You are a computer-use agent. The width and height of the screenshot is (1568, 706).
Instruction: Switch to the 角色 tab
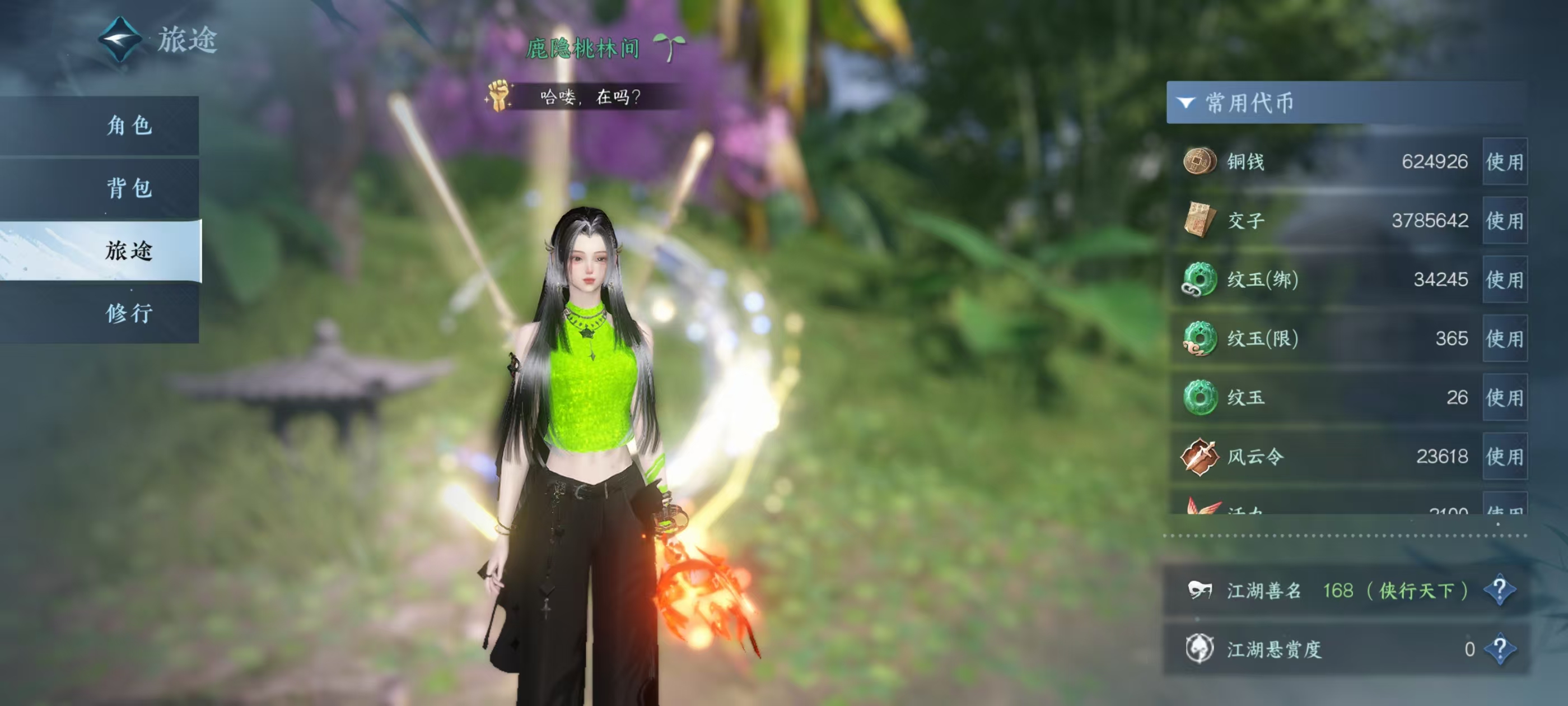pyautogui.click(x=129, y=126)
